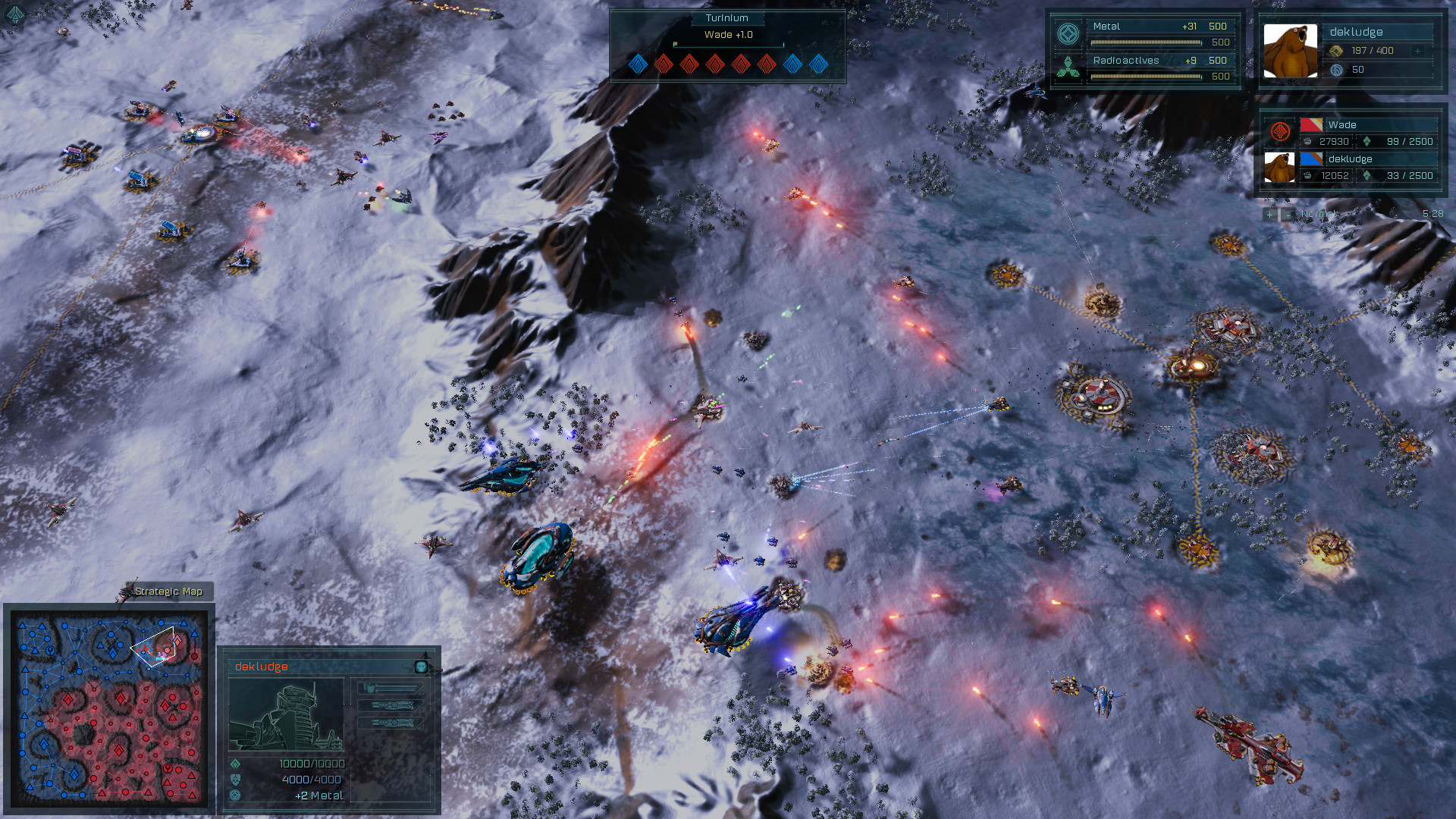Click the Metal resource icon

pyautogui.click(x=1071, y=32)
